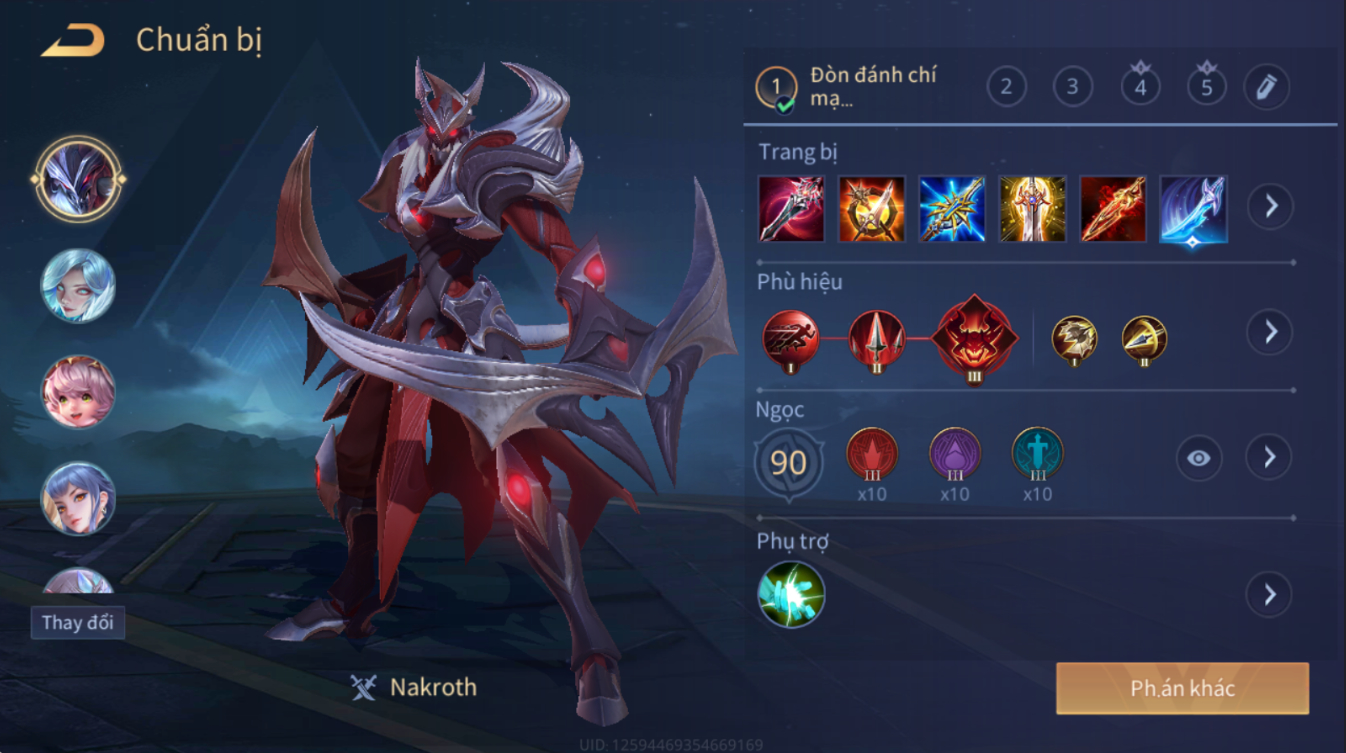Select the dark-blue haired hero portrait
This screenshot has height=753, width=1346.
pos(78,497)
